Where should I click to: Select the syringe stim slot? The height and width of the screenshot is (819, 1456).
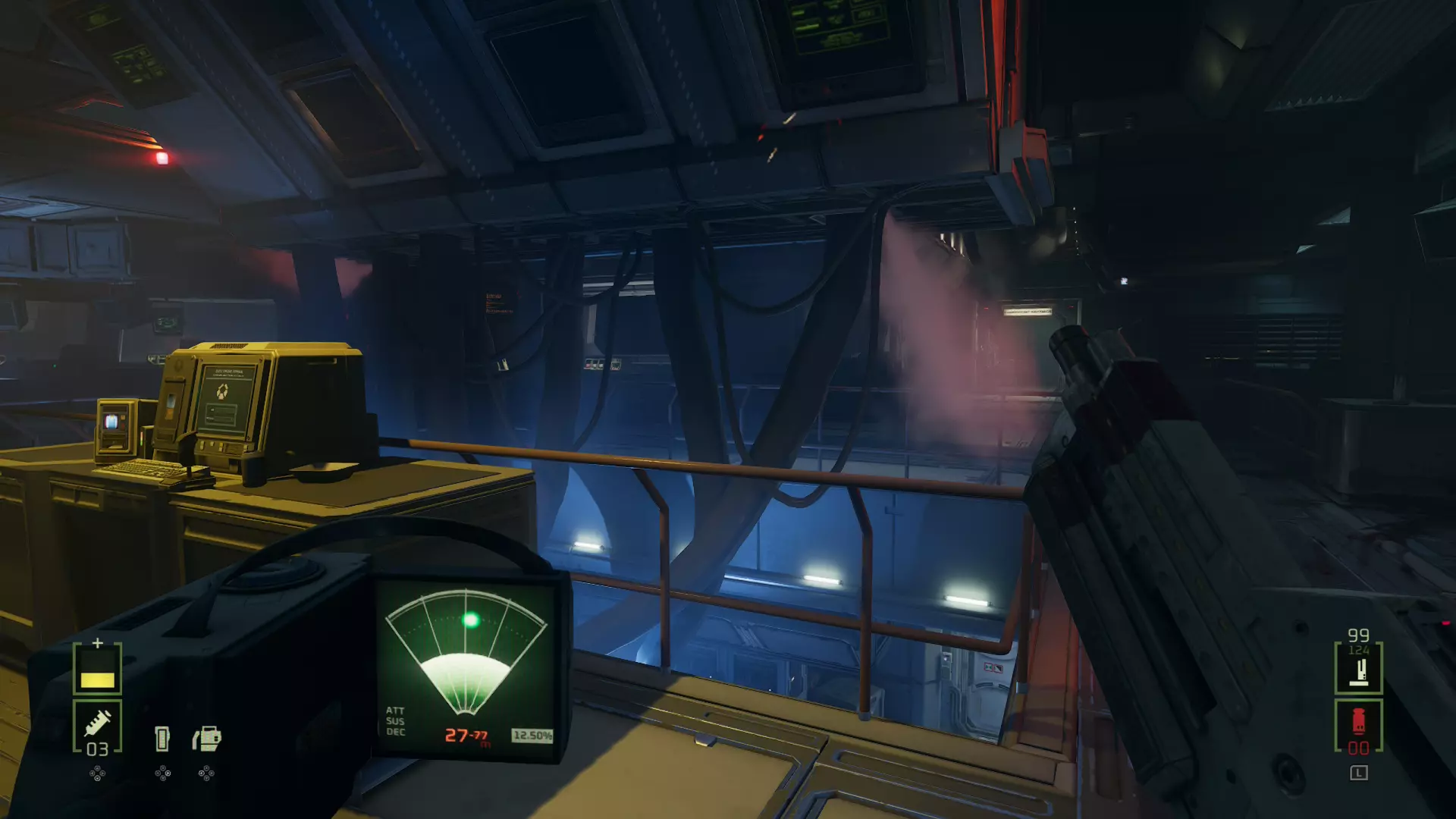coord(97,726)
